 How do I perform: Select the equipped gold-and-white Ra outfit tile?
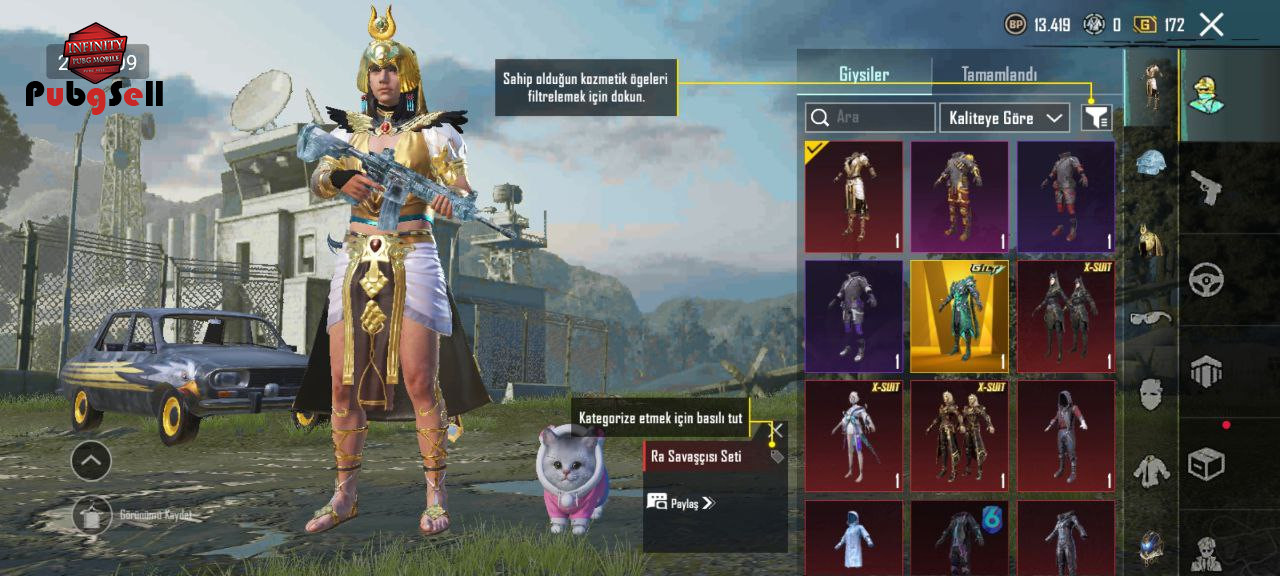854,196
